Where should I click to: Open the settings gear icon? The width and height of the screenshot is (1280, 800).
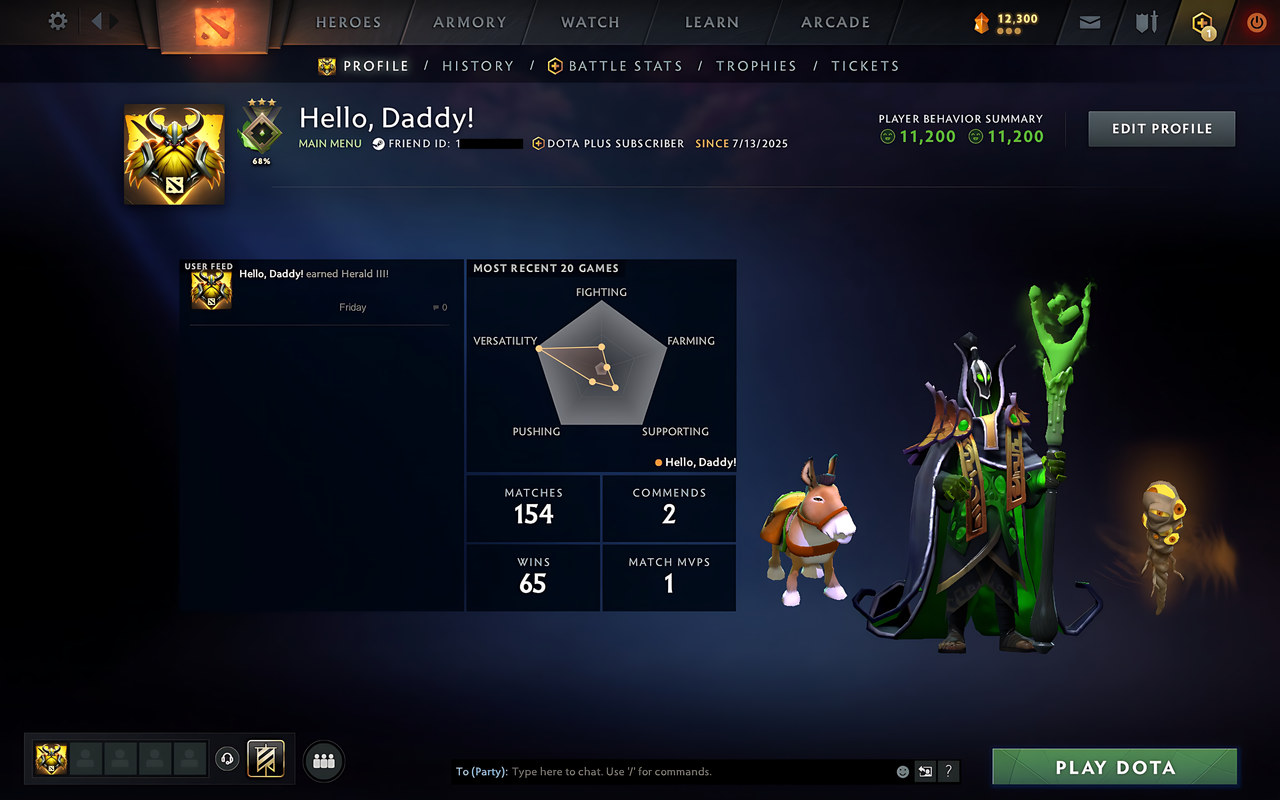[x=57, y=21]
